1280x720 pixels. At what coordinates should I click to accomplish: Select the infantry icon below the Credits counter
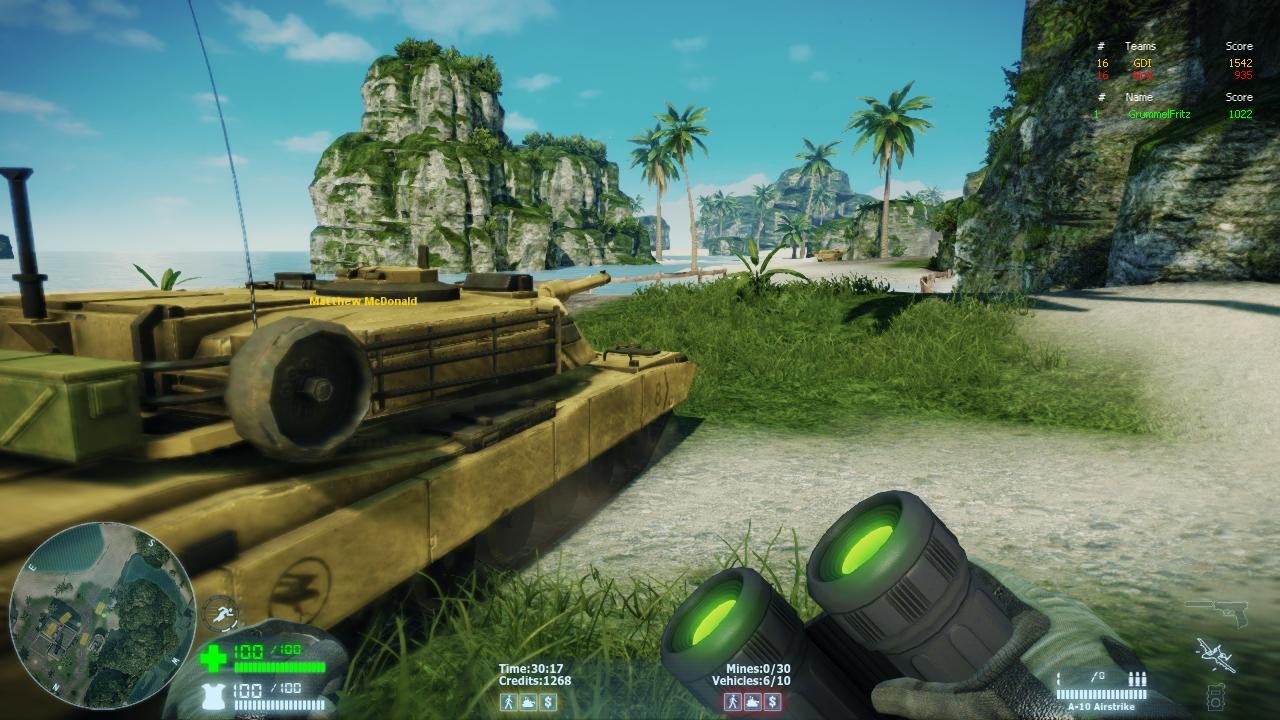point(508,702)
